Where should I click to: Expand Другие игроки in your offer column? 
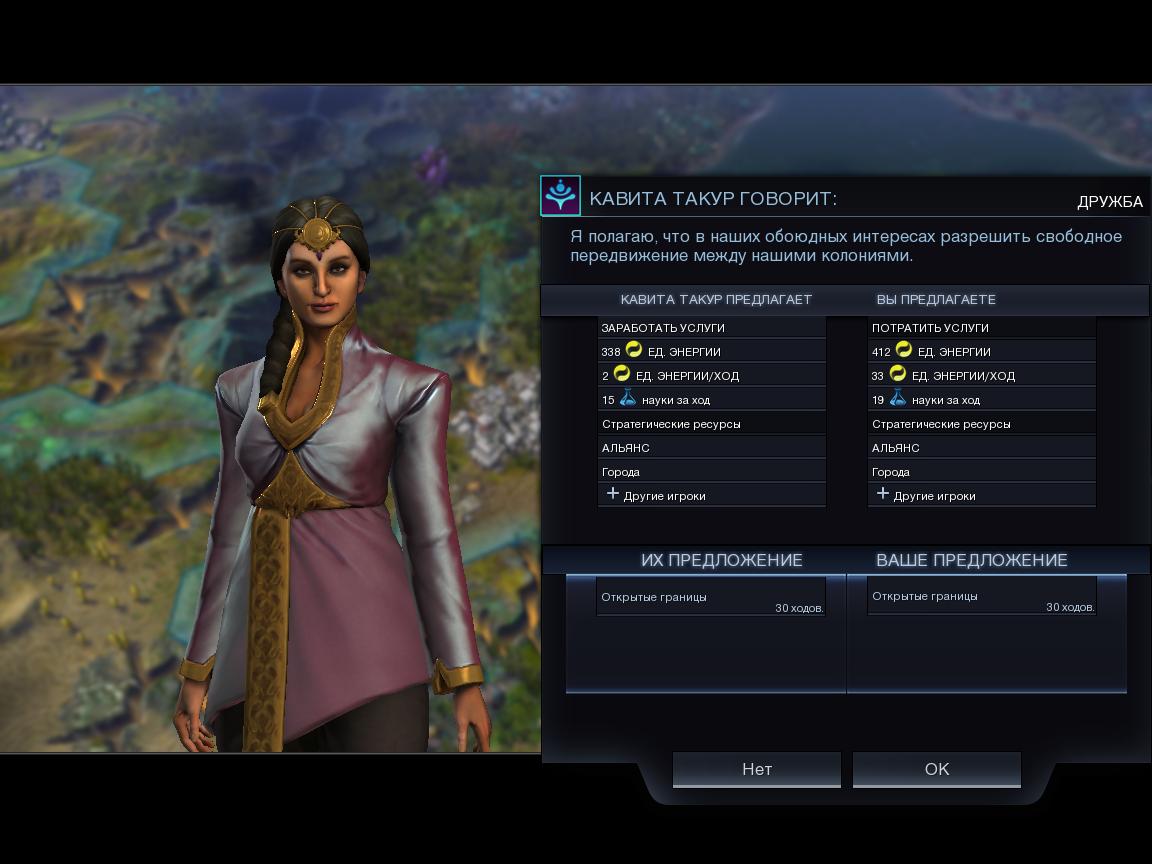click(981, 495)
